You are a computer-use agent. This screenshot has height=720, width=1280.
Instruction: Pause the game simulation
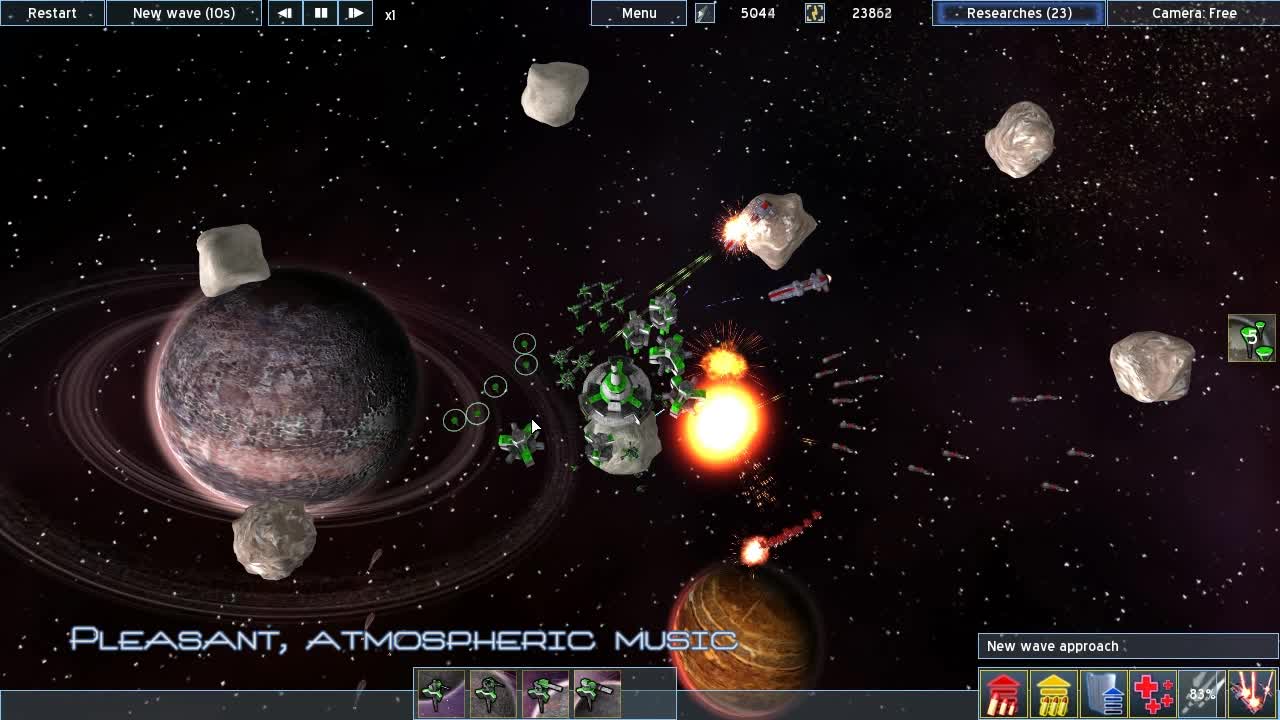(321, 13)
